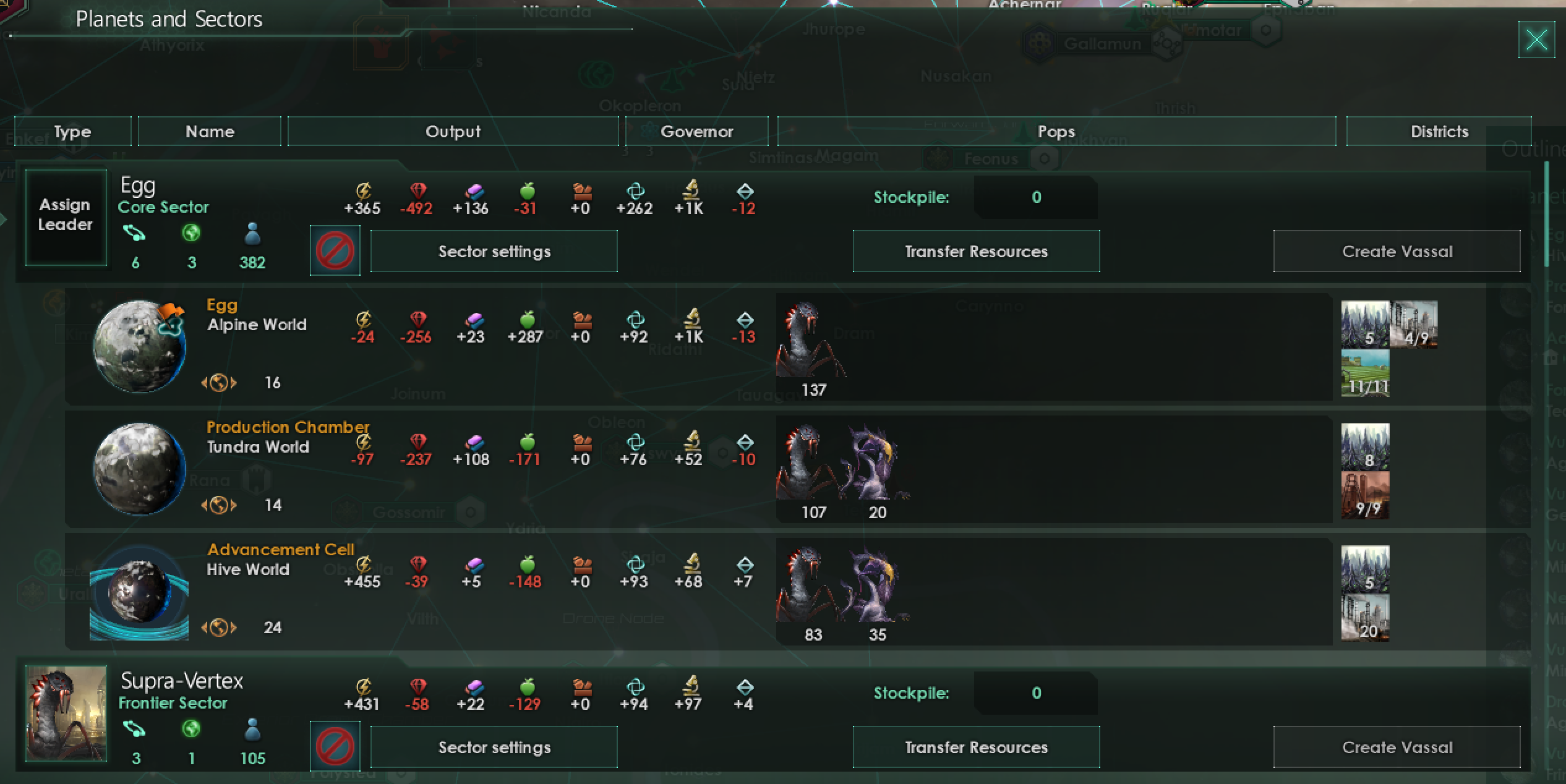Image resolution: width=1566 pixels, height=784 pixels.
Task: Toggle automation off for the Frontier Sector
Action: point(334,746)
